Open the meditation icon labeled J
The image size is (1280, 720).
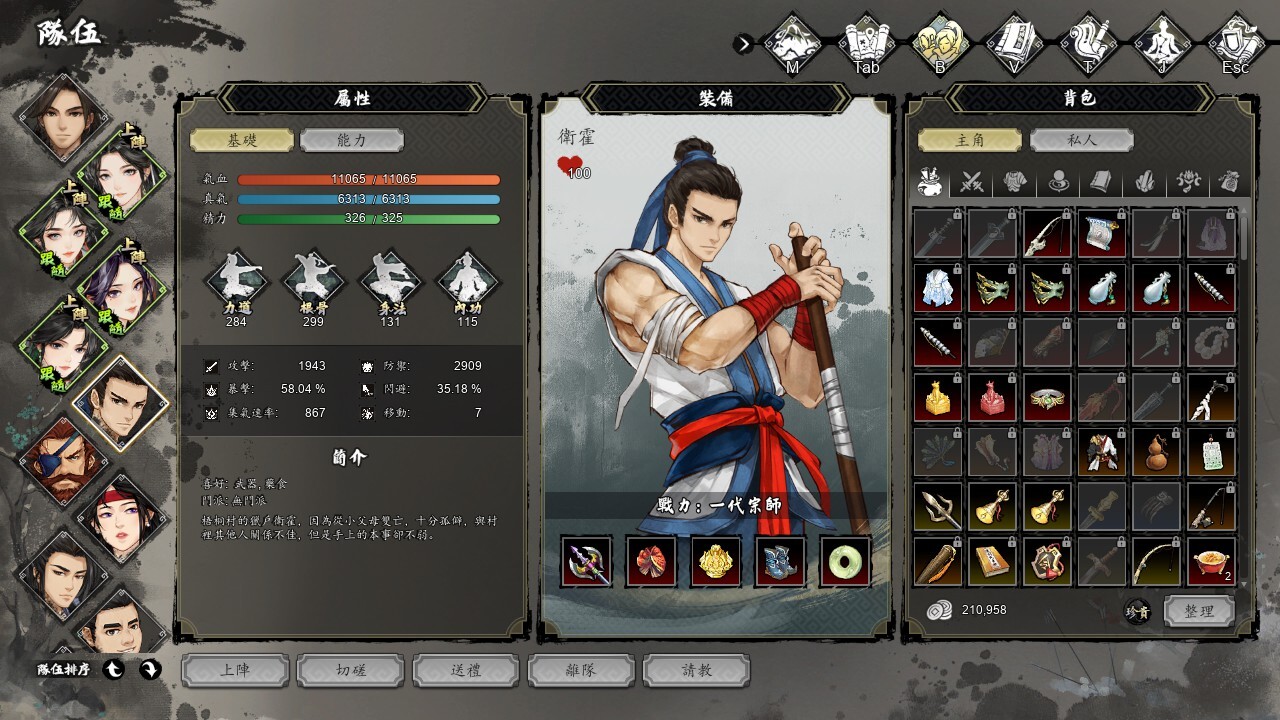pyautogui.click(x=1162, y=43)
